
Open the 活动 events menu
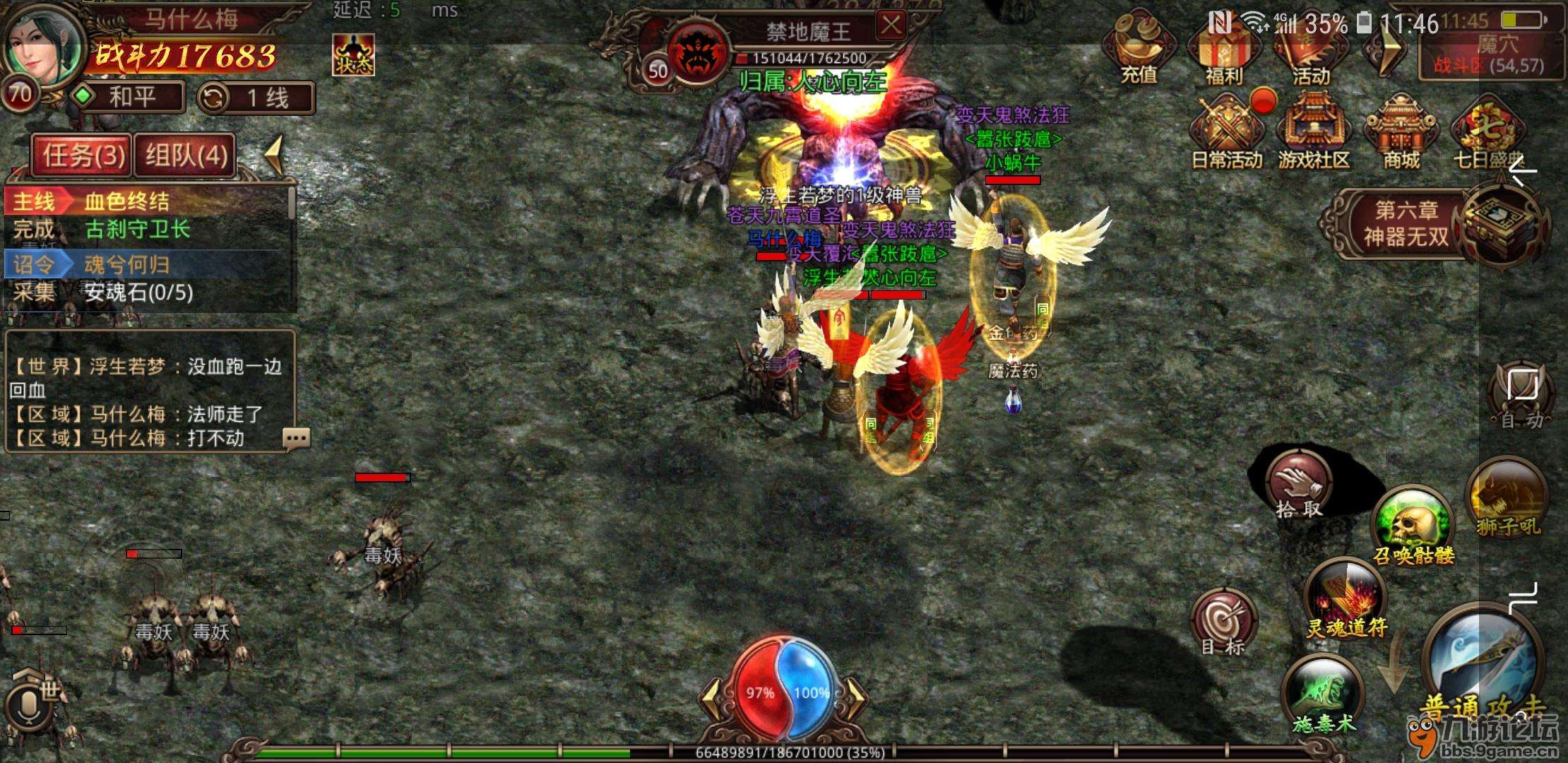click(x=1310, y=53)
